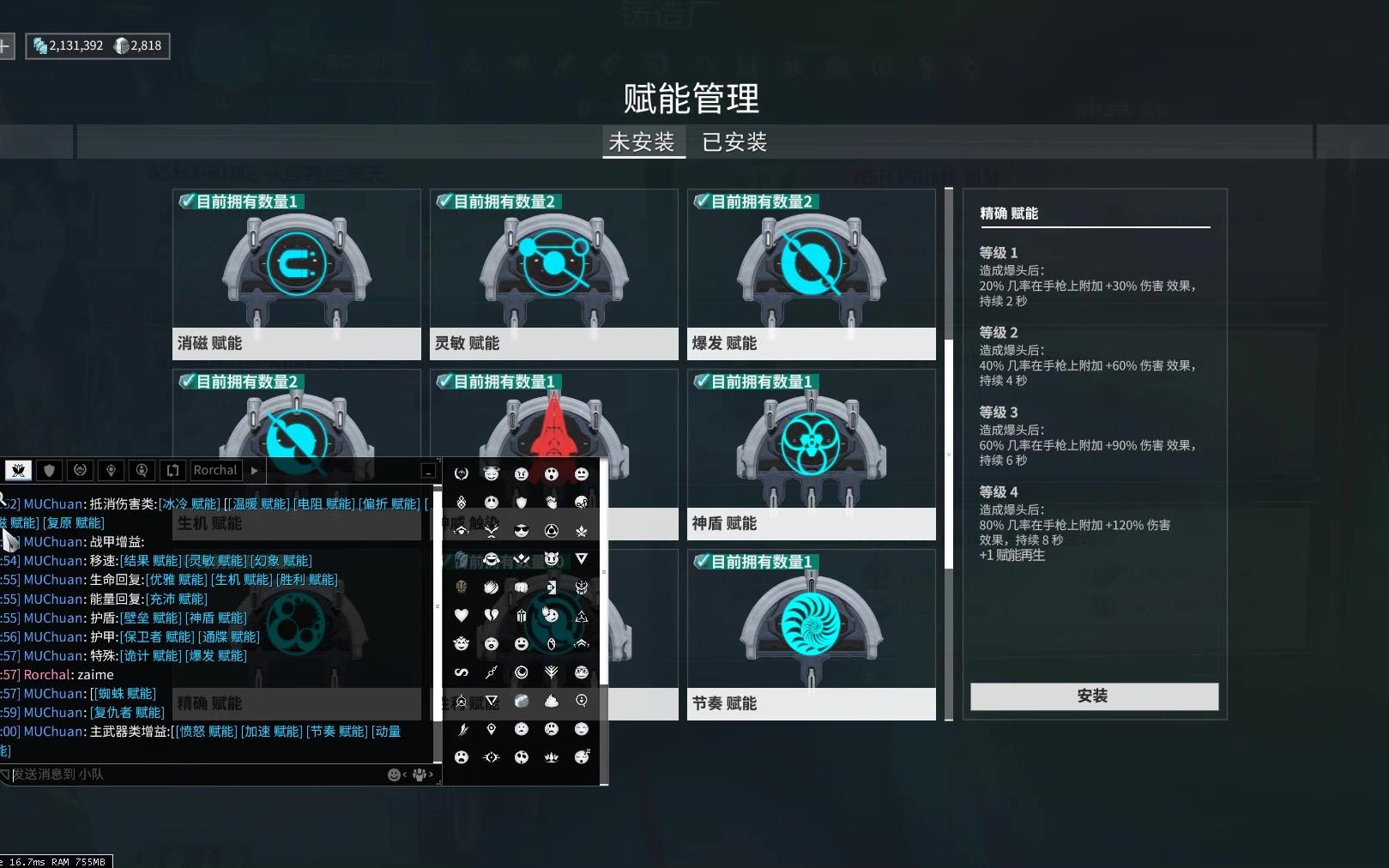
Task: Open the clan chat shield icon
Action: (49, 470)
